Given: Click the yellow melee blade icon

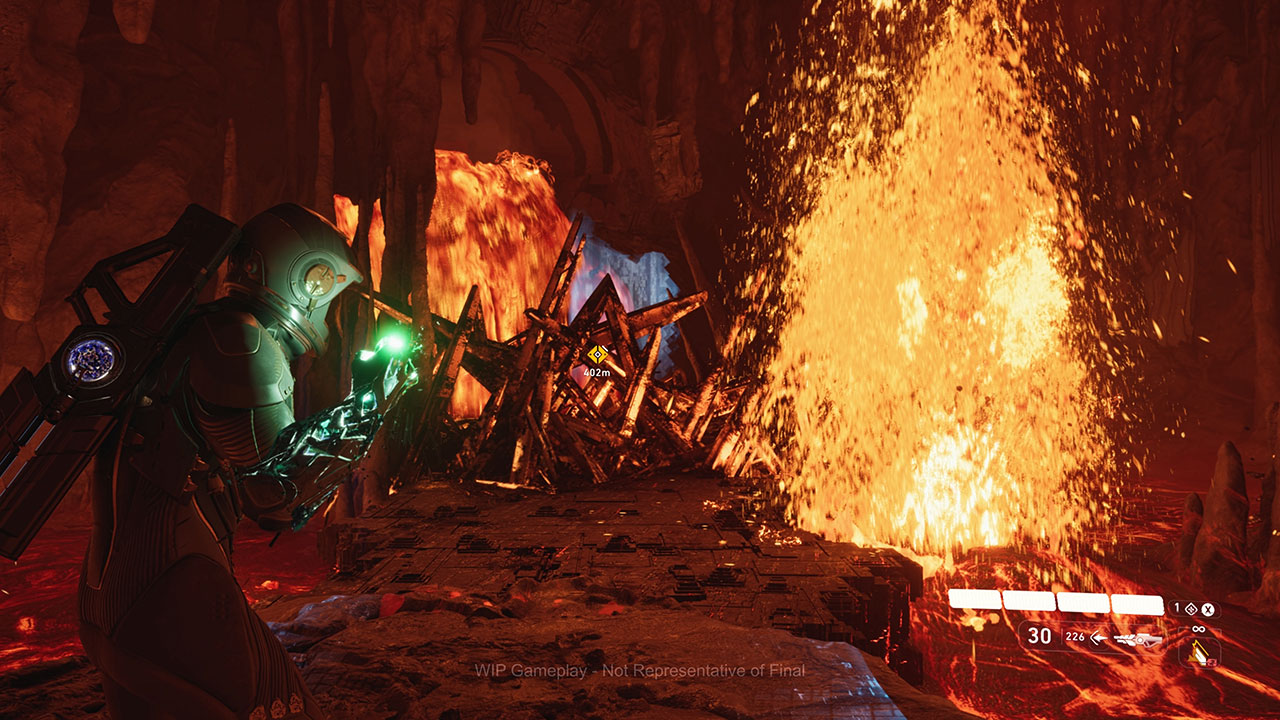Looking at the screenshot, I should tap(1198, 653).
